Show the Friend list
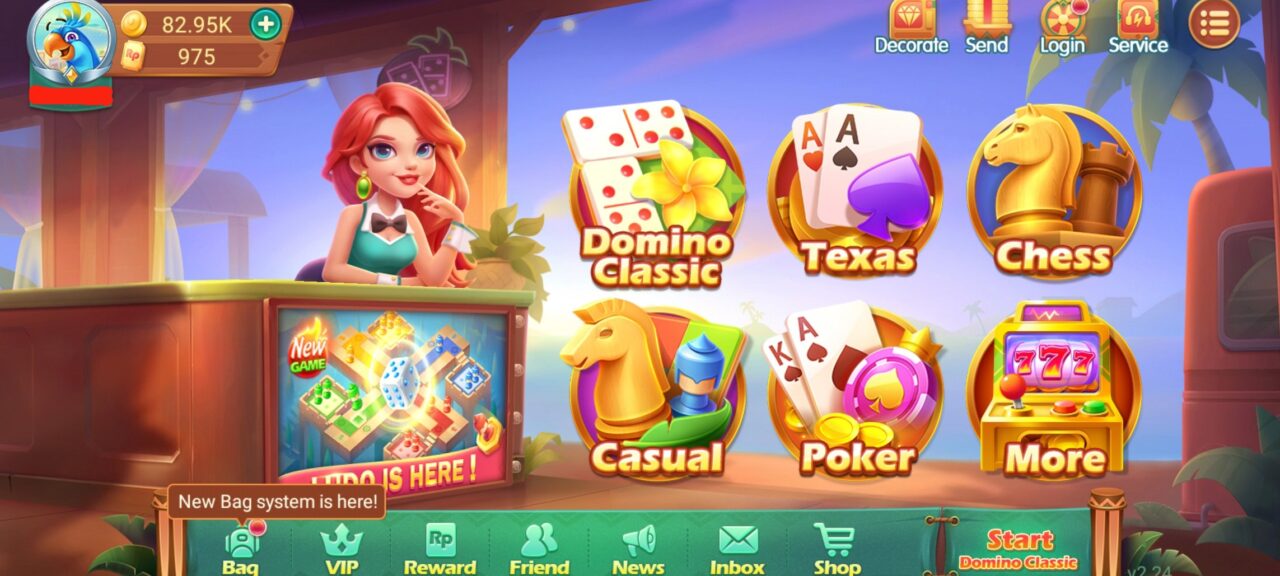Image resolution: width=1280 pixels, height=576 pixels. [x=539, y=548]
